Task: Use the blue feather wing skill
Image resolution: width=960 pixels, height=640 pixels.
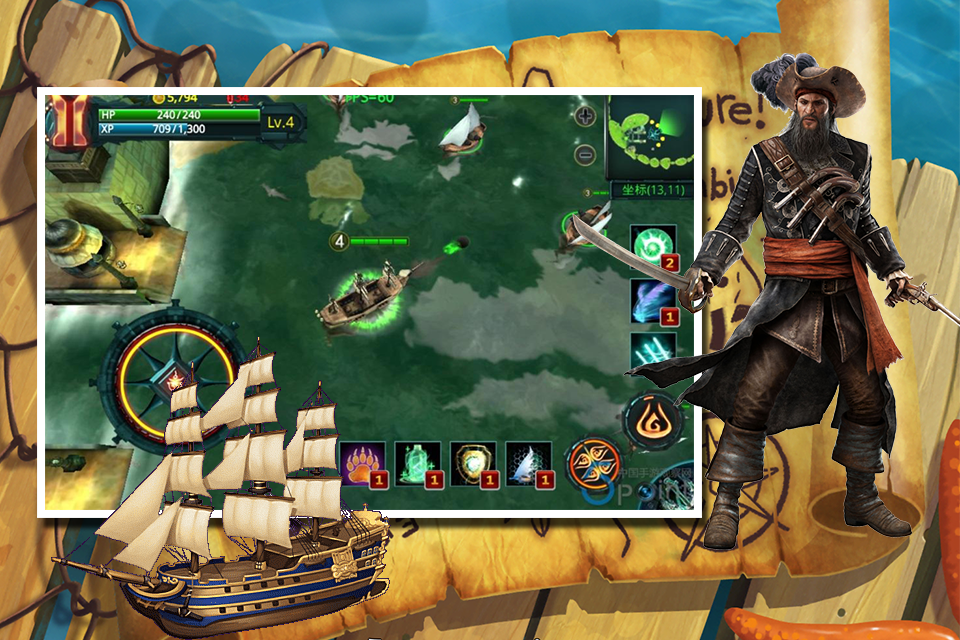Action: 654,301
